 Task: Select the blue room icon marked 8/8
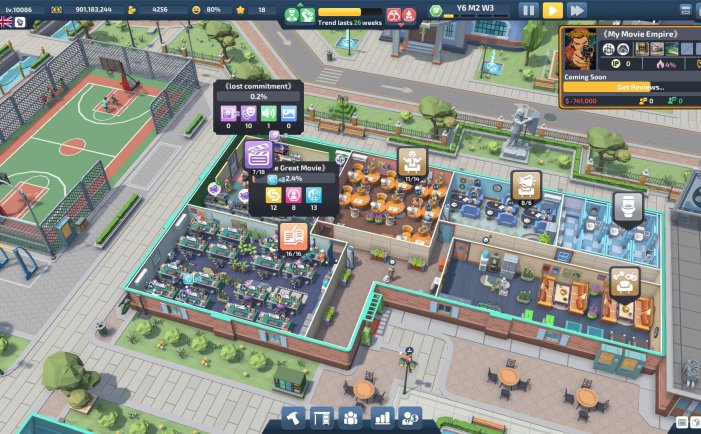pyautogui.click(x=526, y=184)
